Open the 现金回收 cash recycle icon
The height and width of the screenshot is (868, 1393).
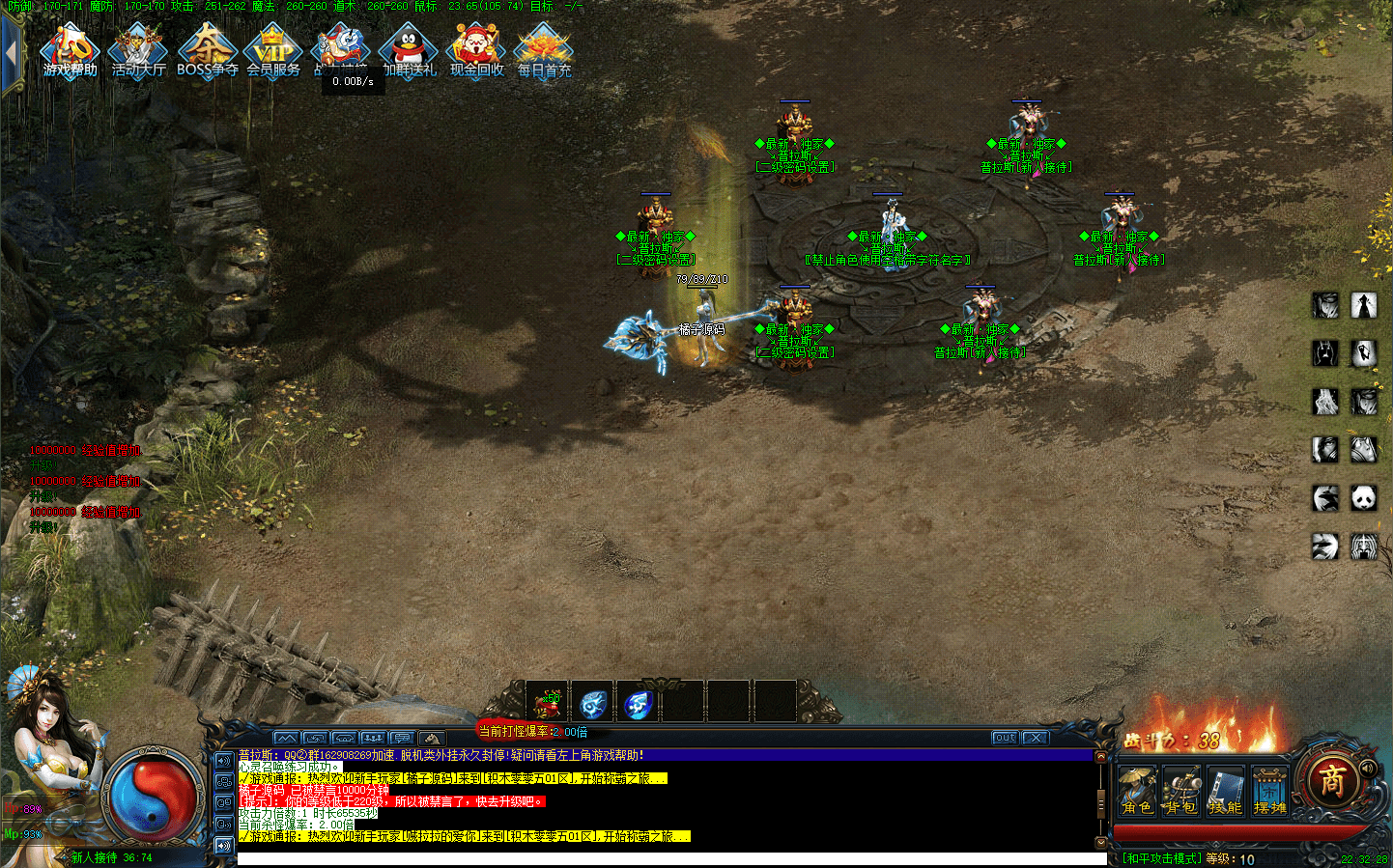pyautogui.click(x=476, y=51)
